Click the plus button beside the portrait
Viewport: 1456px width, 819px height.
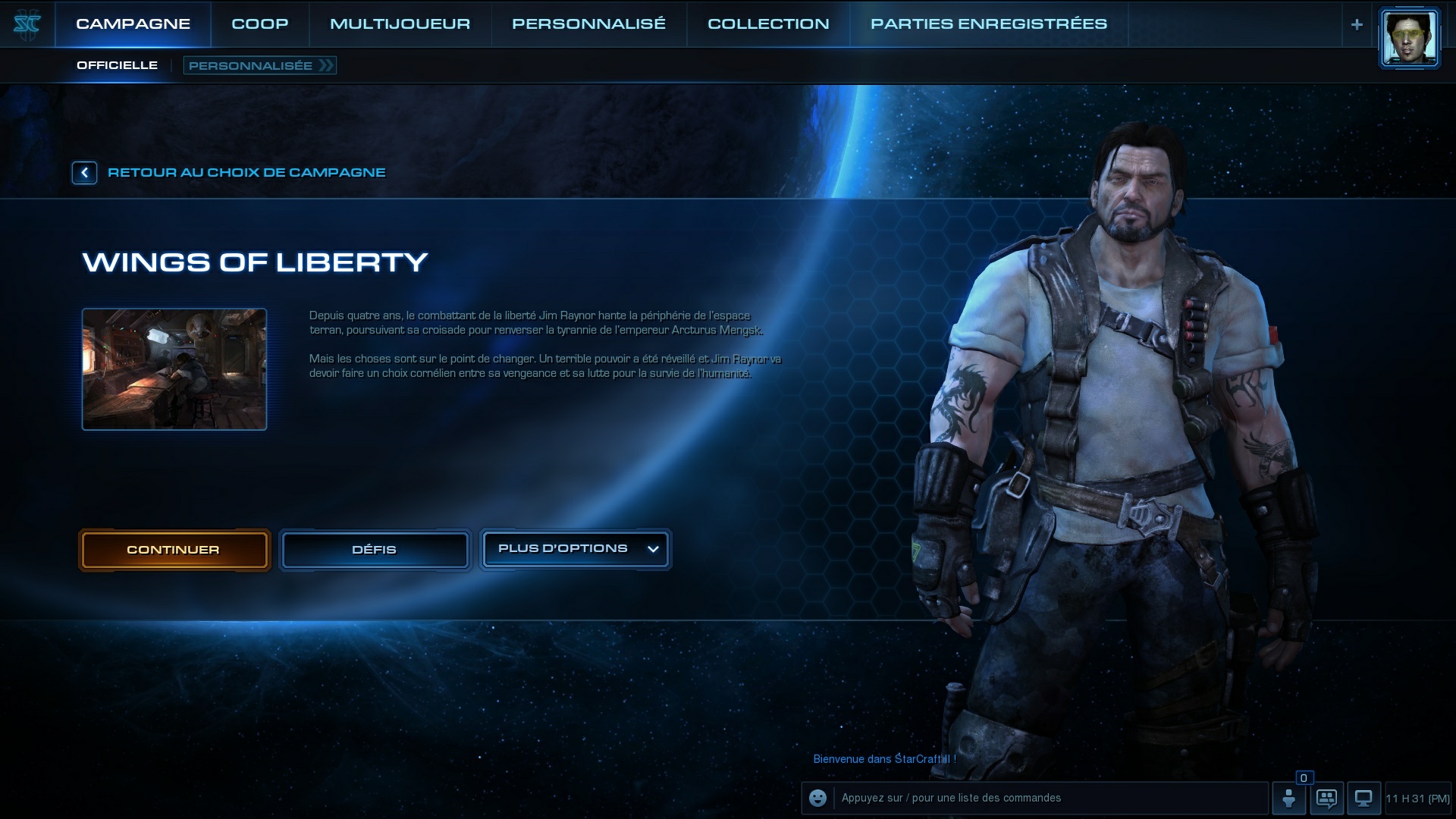coord(1357,24)
